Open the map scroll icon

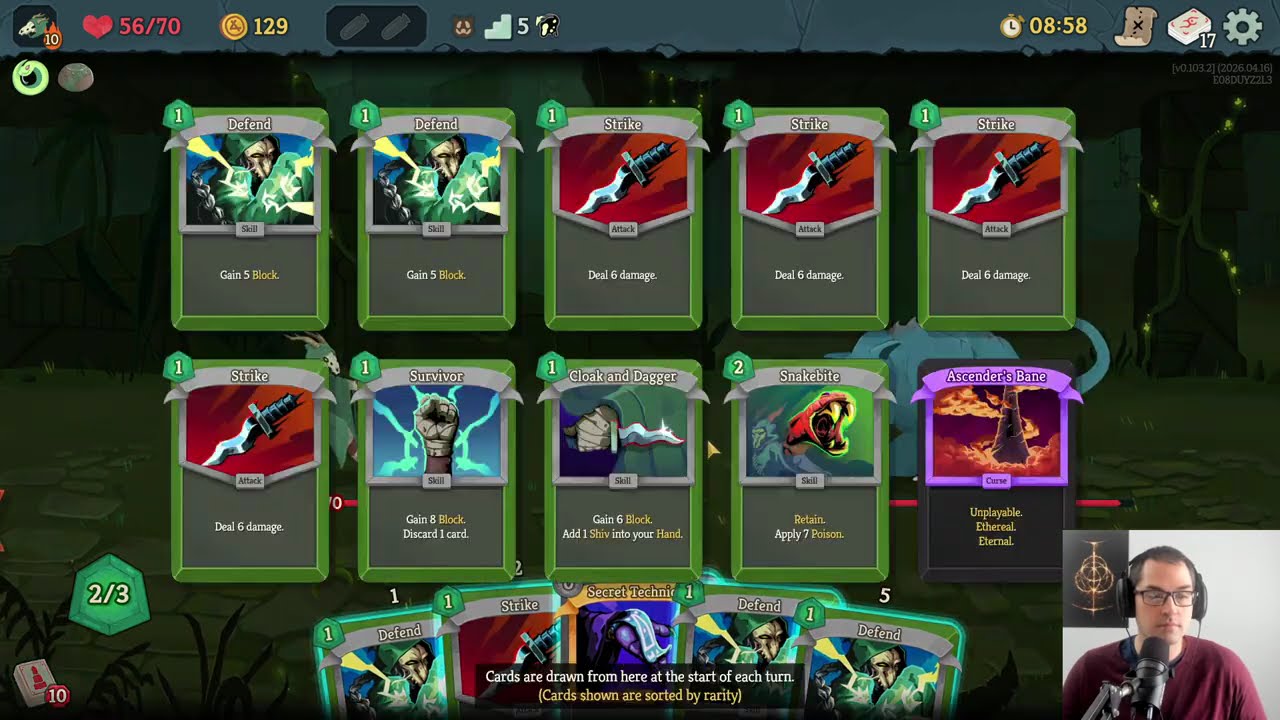(1136, 27)
